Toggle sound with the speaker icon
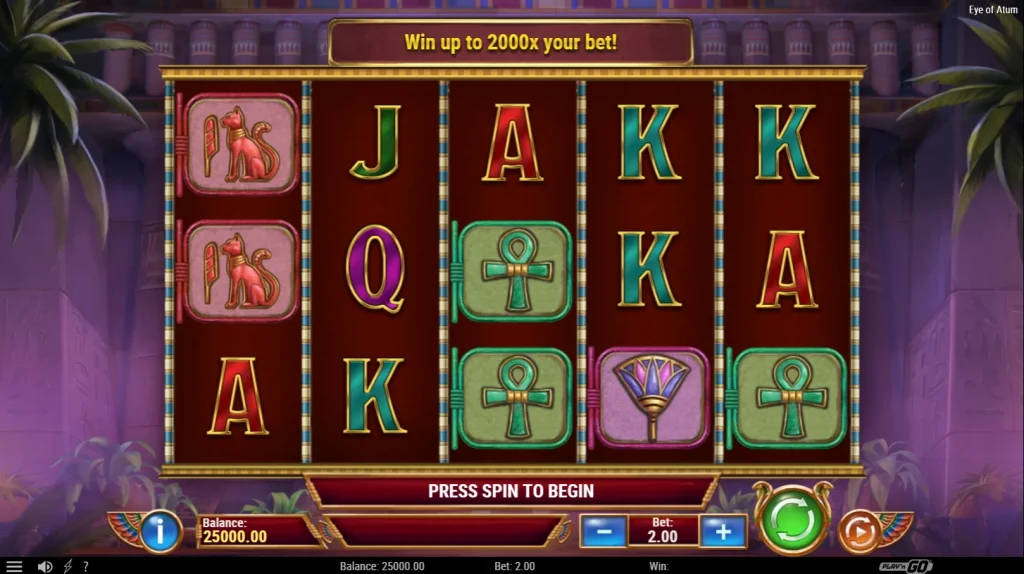1024x574 pixels. point(44,566)
